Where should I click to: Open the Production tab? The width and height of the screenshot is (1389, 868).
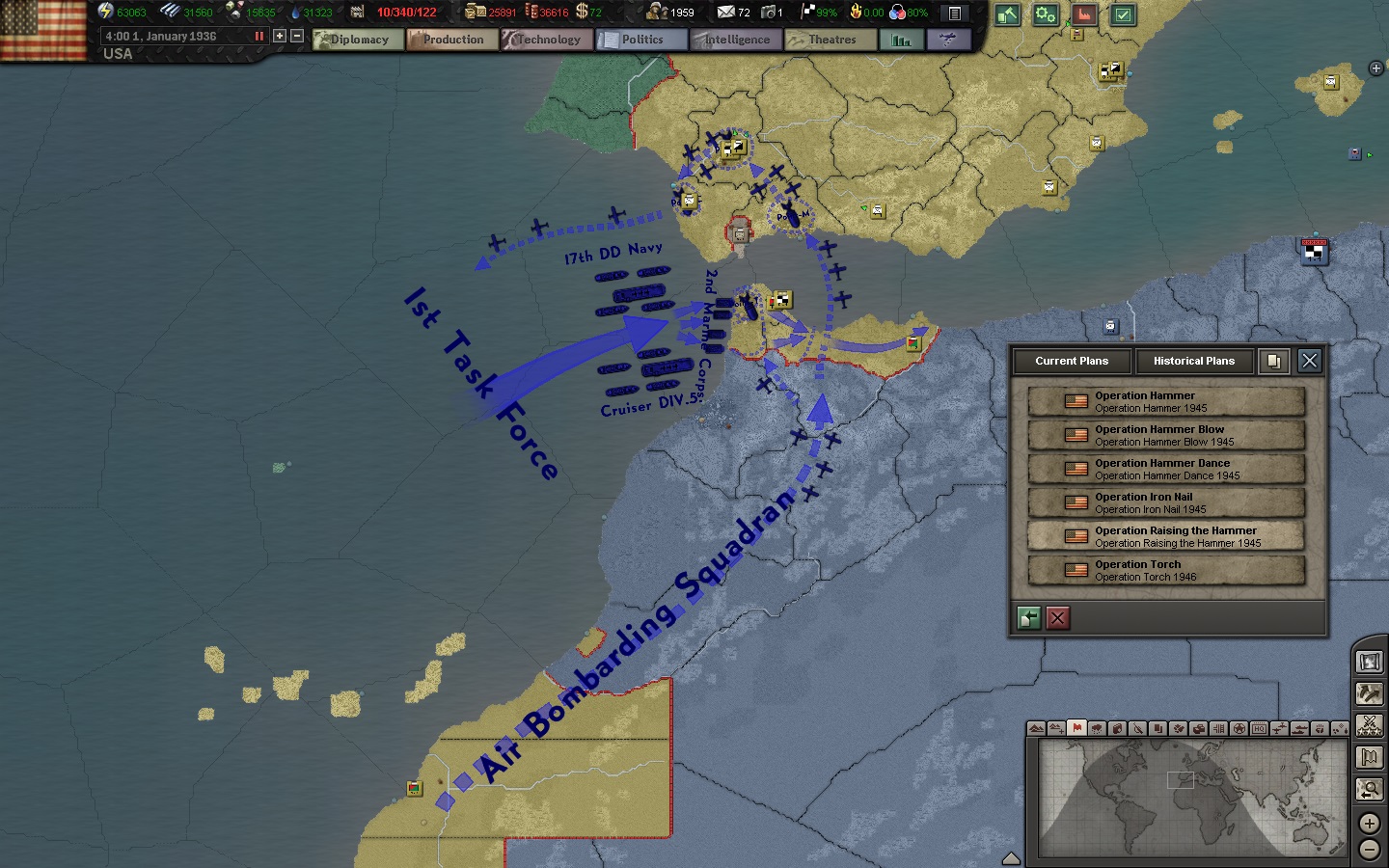[x=451, y=40]
